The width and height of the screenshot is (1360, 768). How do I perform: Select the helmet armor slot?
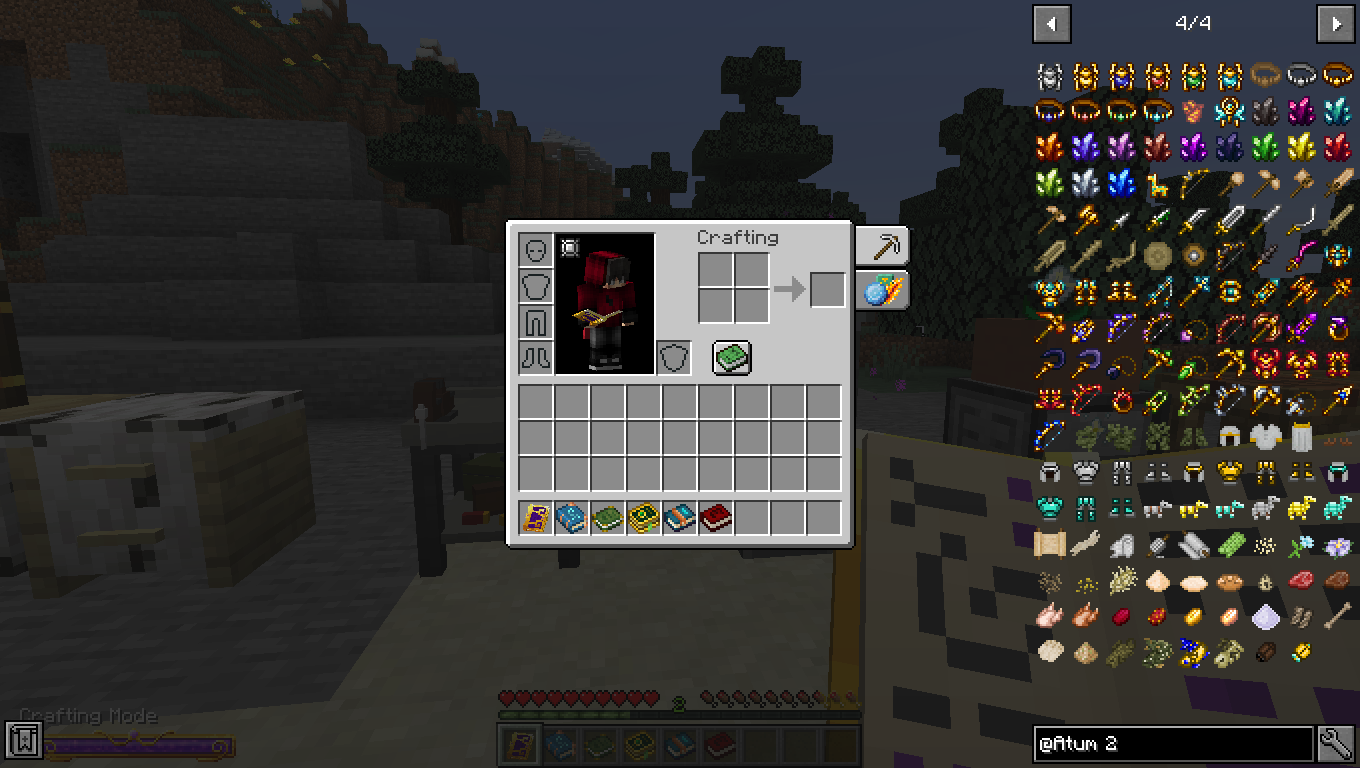click(535, 249)
